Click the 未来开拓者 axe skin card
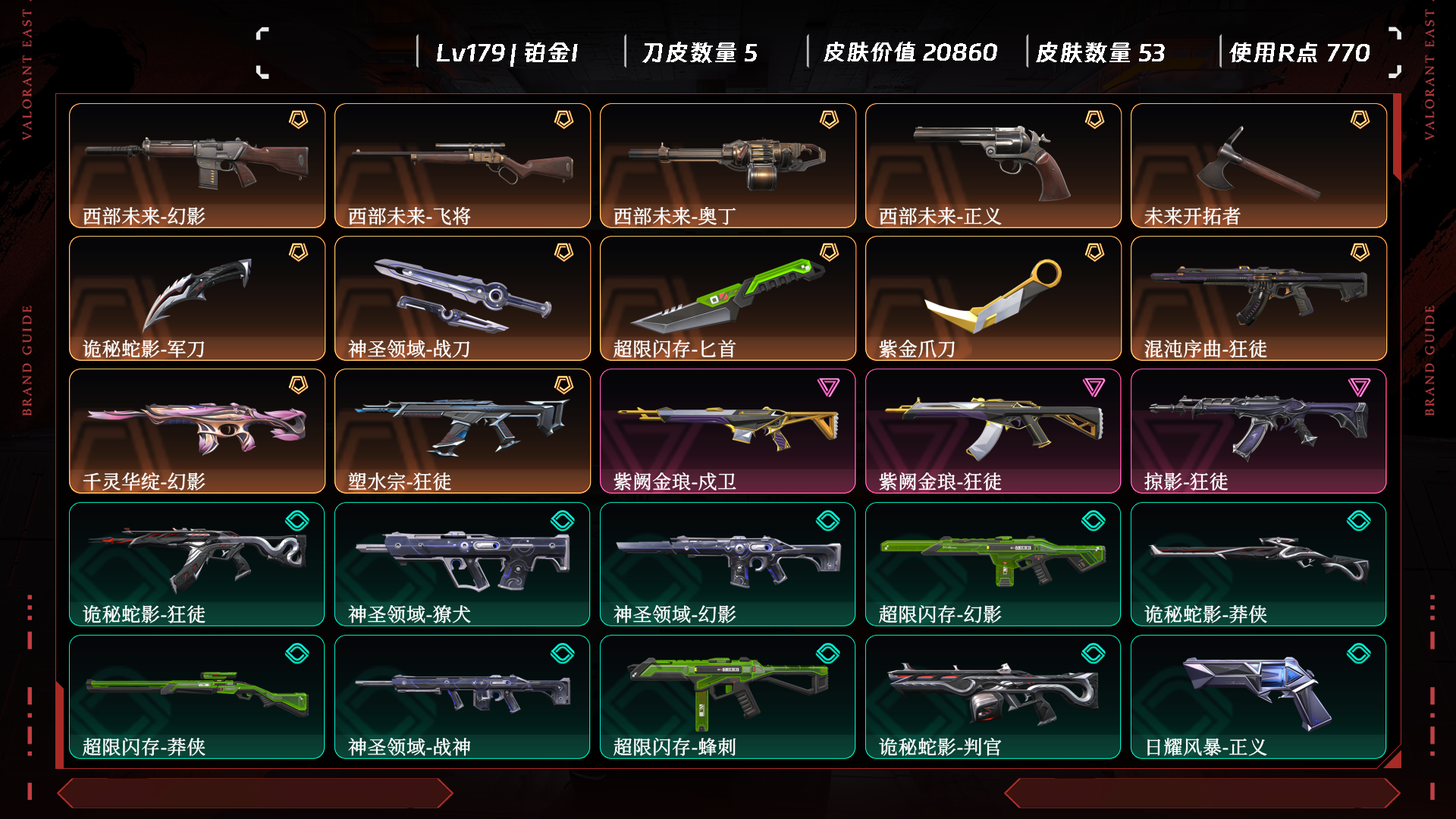 [x=1259, y=165]
